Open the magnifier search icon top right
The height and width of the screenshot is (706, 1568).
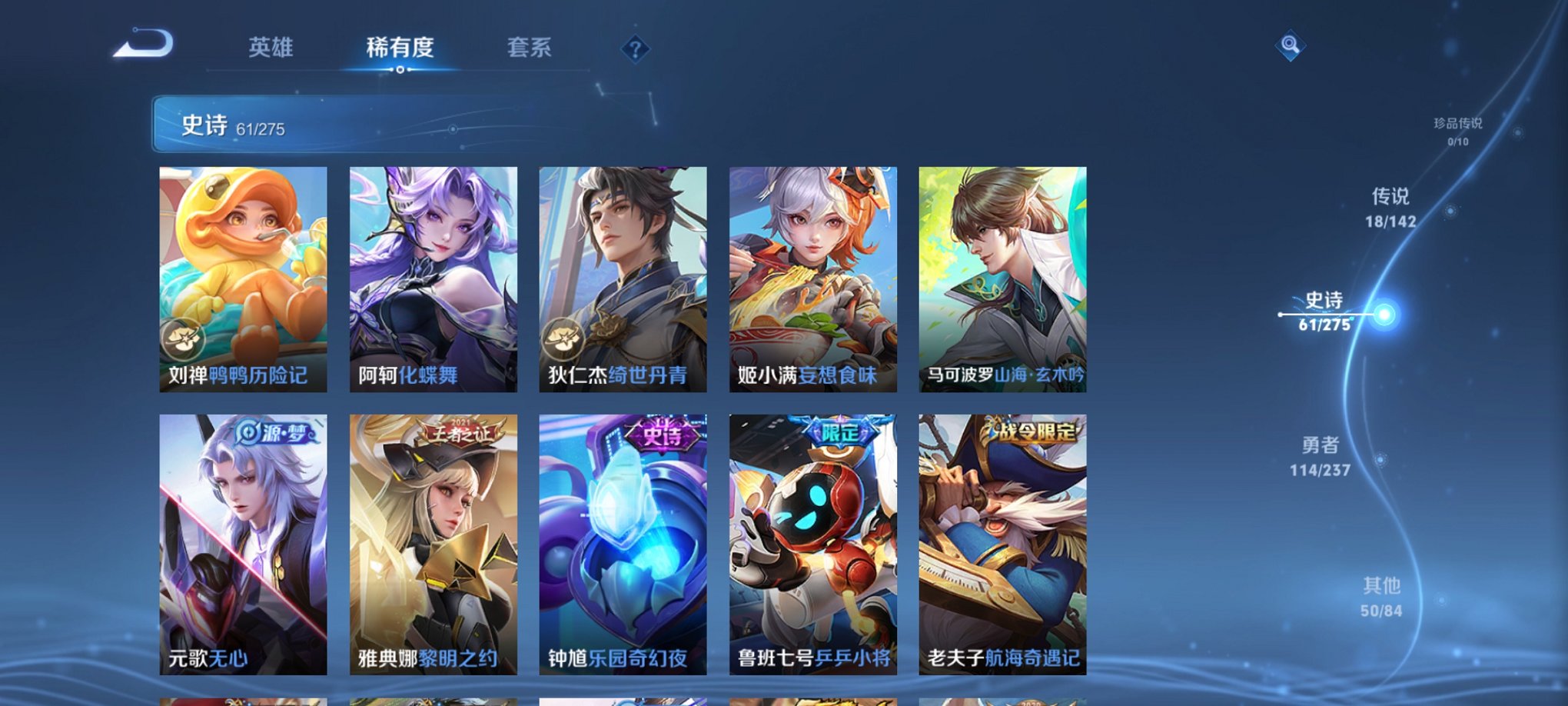point(1291,45)
